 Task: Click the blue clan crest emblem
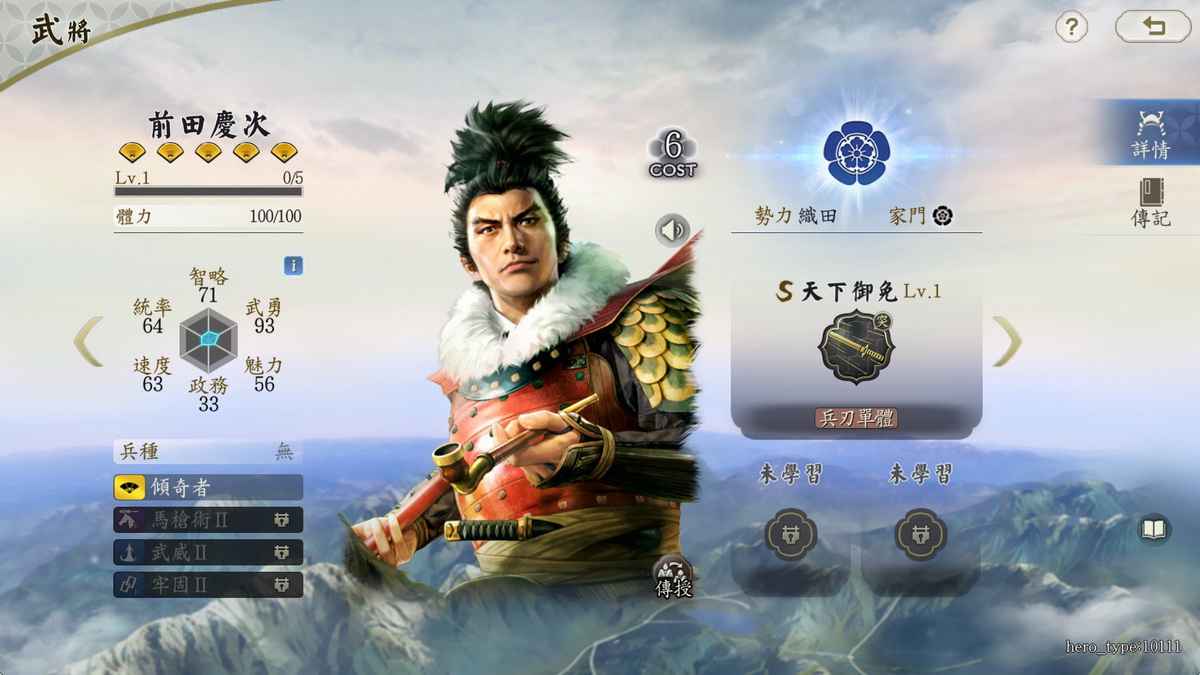pyautogui.click(x=856, y=154)
